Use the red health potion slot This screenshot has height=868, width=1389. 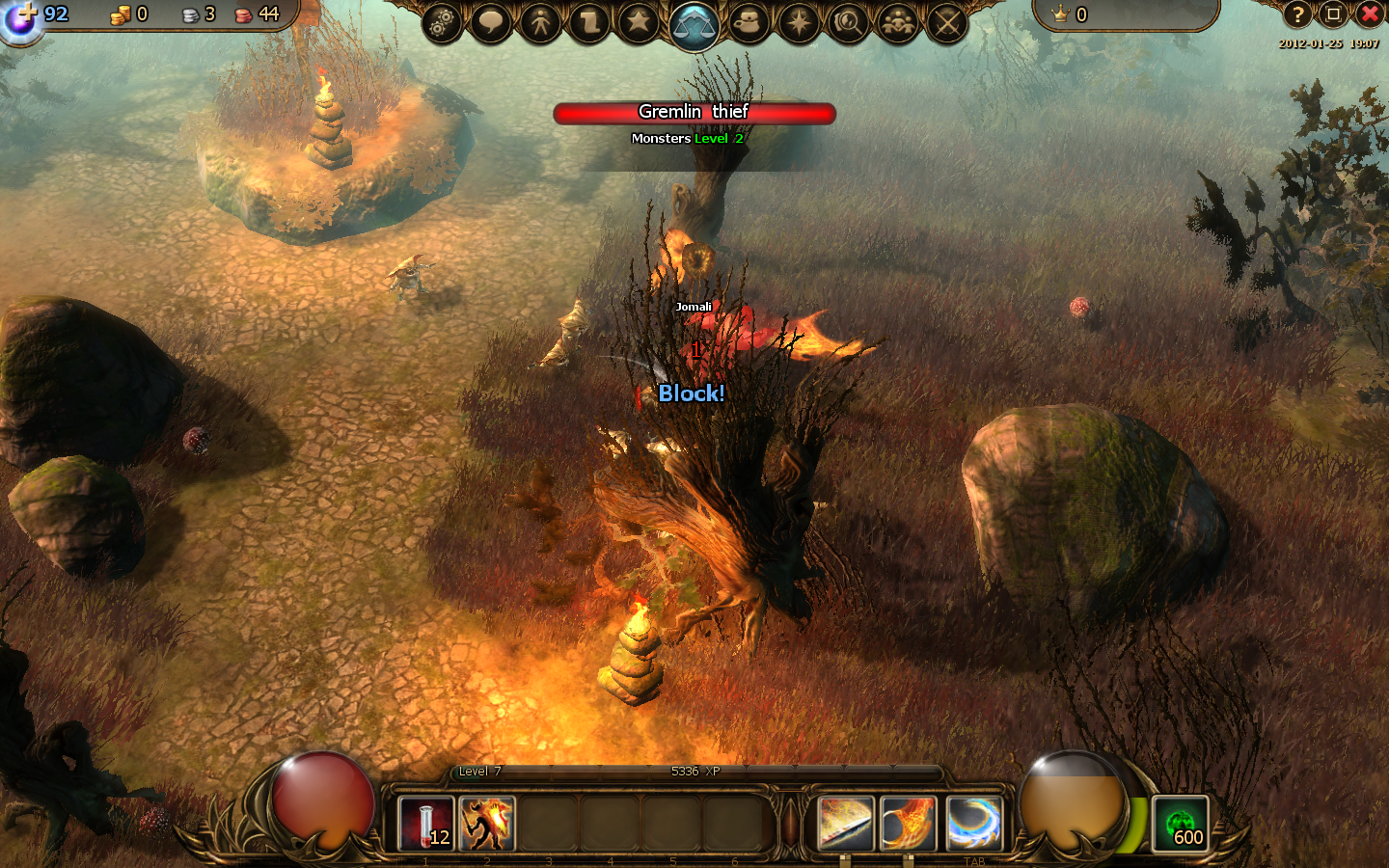tap(425, 824)
